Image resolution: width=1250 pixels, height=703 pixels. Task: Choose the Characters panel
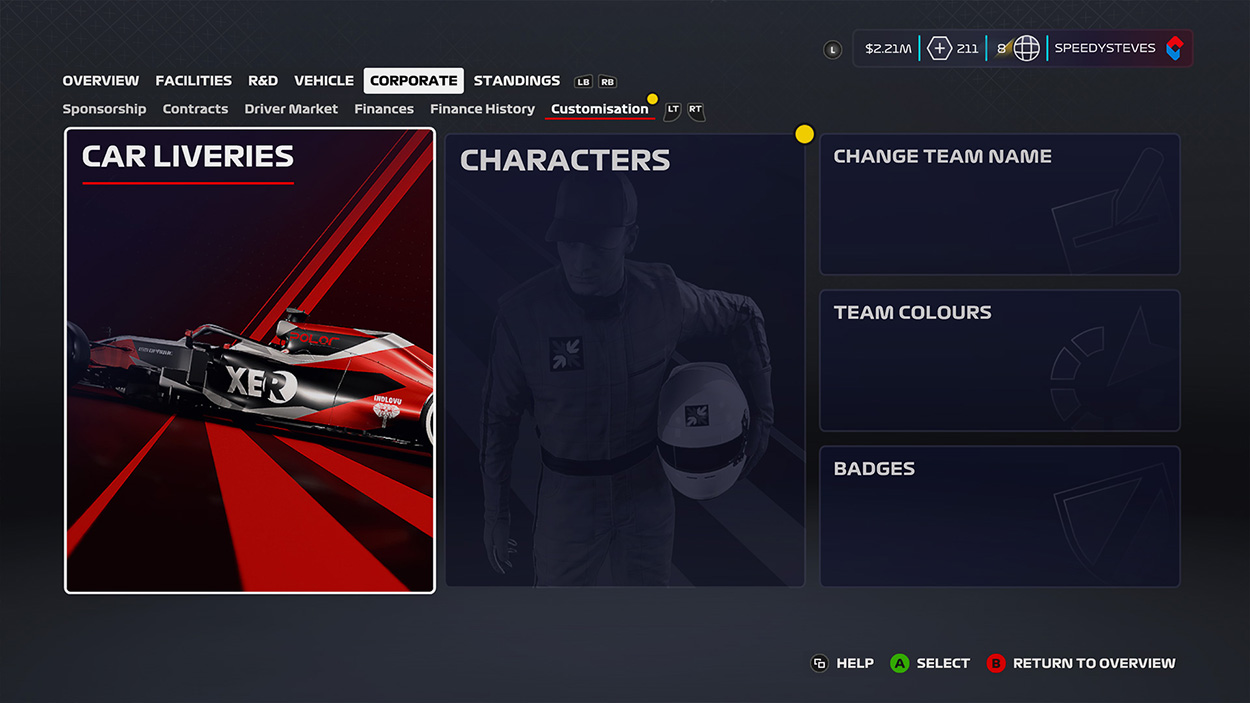(x=625, y=360)
